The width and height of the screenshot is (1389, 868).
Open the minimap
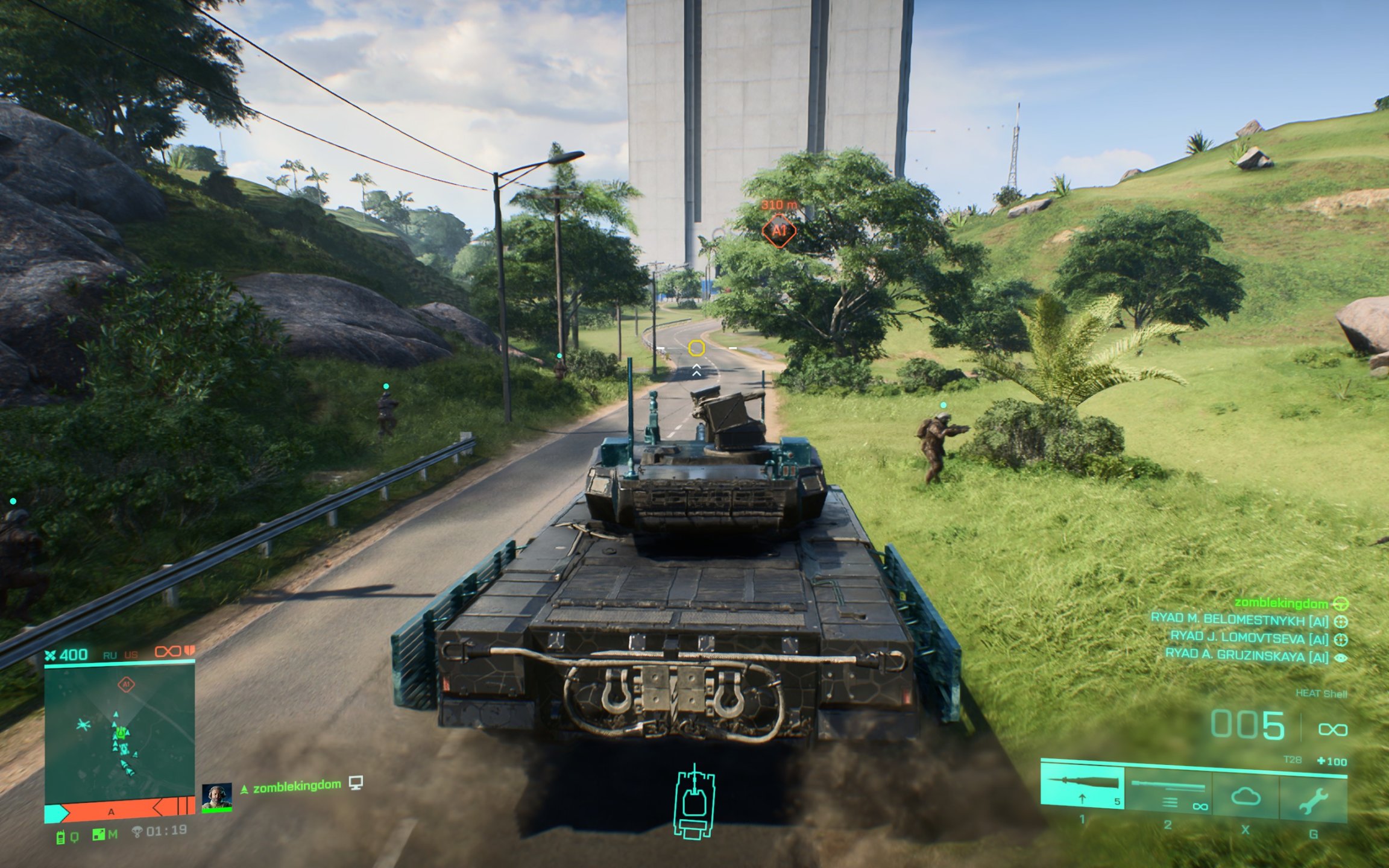click(x=119, y=732)
